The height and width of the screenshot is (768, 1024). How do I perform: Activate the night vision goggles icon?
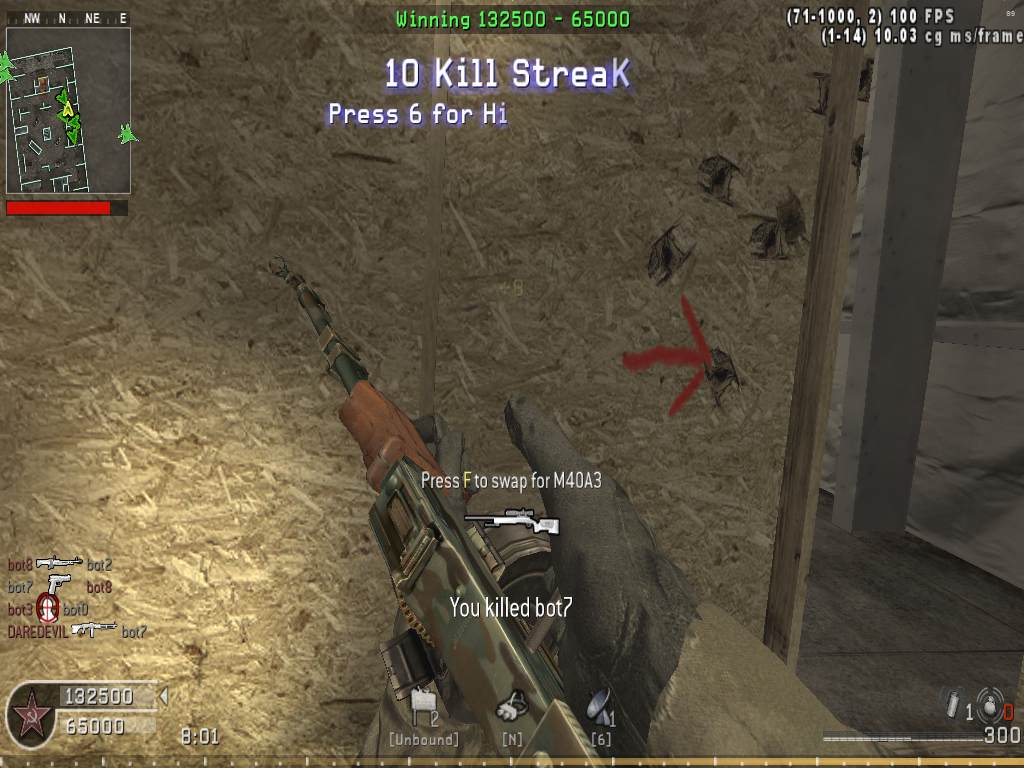point(513,705)
